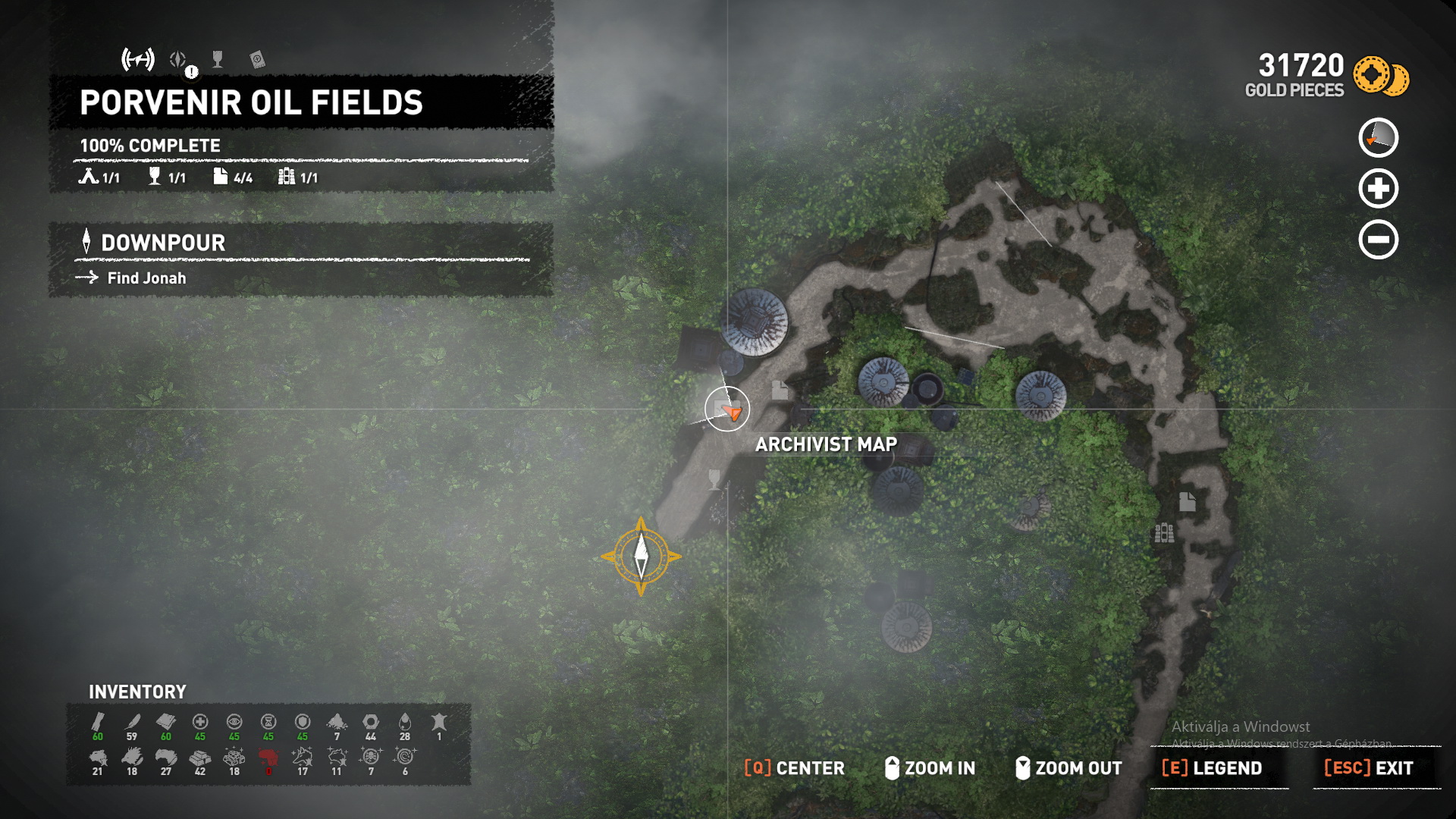Activate the ZOOM IN option
Viewport: 1456px width, 819px height.
[930, 768]
